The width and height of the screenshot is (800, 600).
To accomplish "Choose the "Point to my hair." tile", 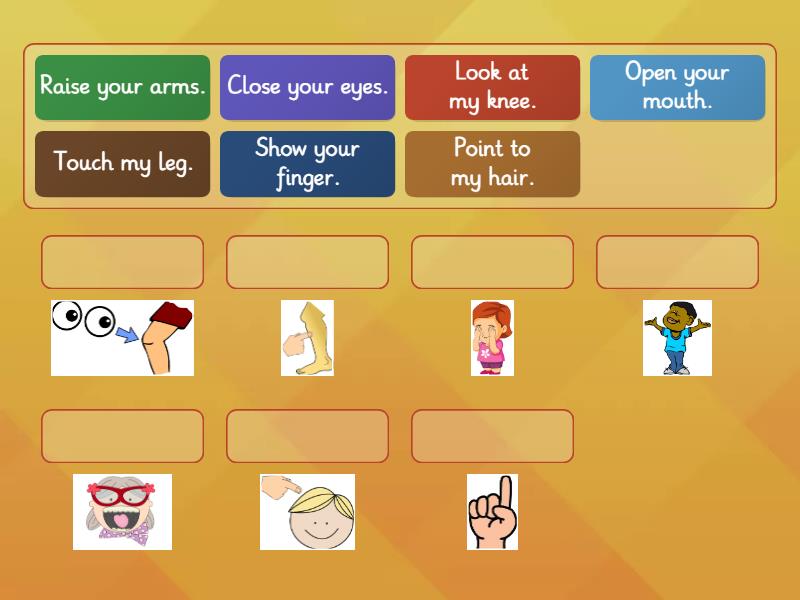I will coord(492,163).
